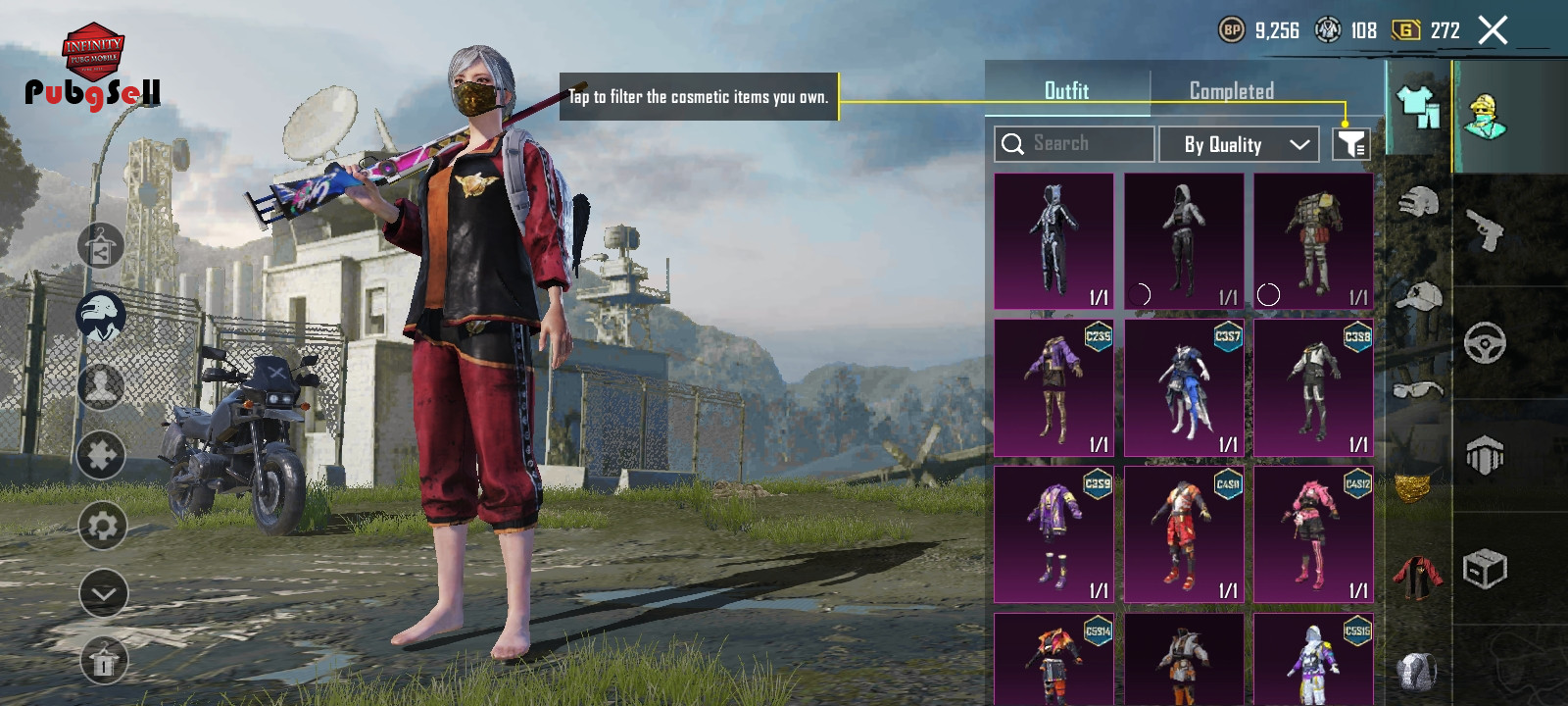Pick the C2S5 purple jacket outfit
The image size is (1568, 706).
point(1053,387)
